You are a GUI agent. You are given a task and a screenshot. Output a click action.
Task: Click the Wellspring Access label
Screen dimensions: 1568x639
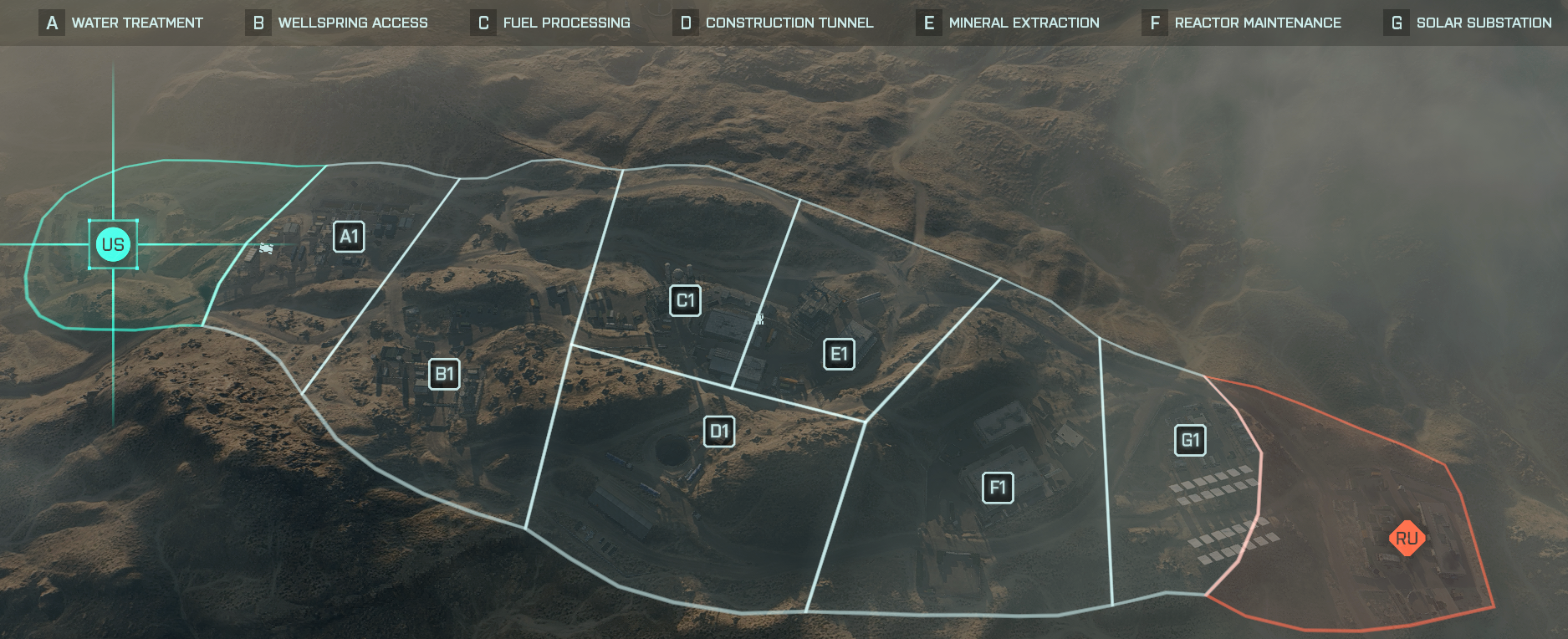point(351,23)
